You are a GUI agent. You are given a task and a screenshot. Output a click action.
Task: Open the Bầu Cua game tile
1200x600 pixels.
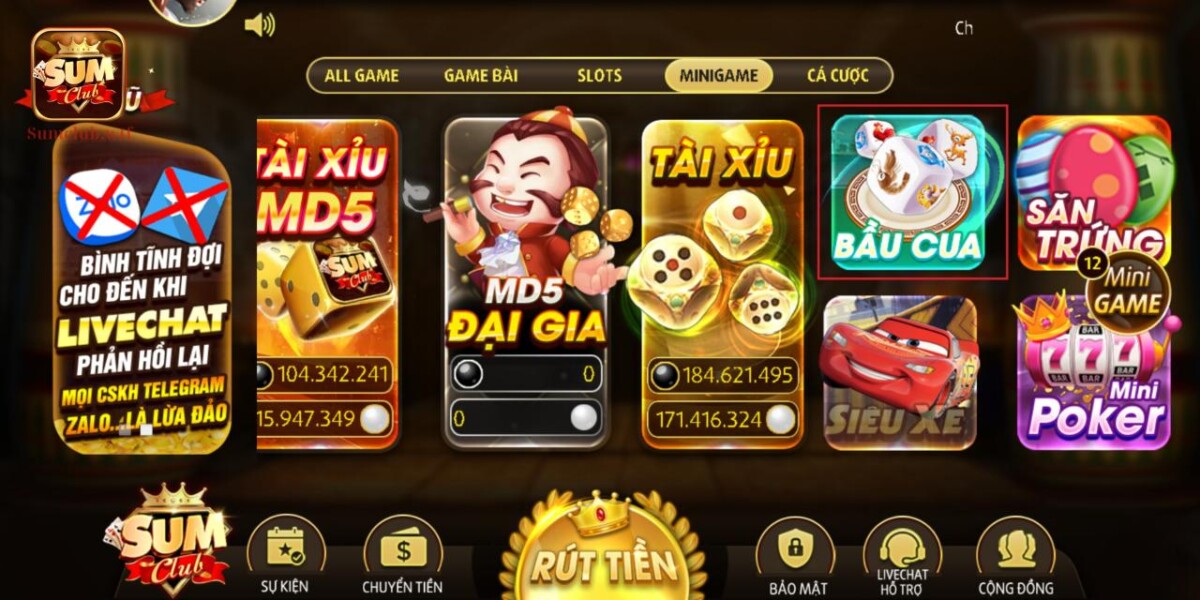pyautogui.click(x=908, y=192)
